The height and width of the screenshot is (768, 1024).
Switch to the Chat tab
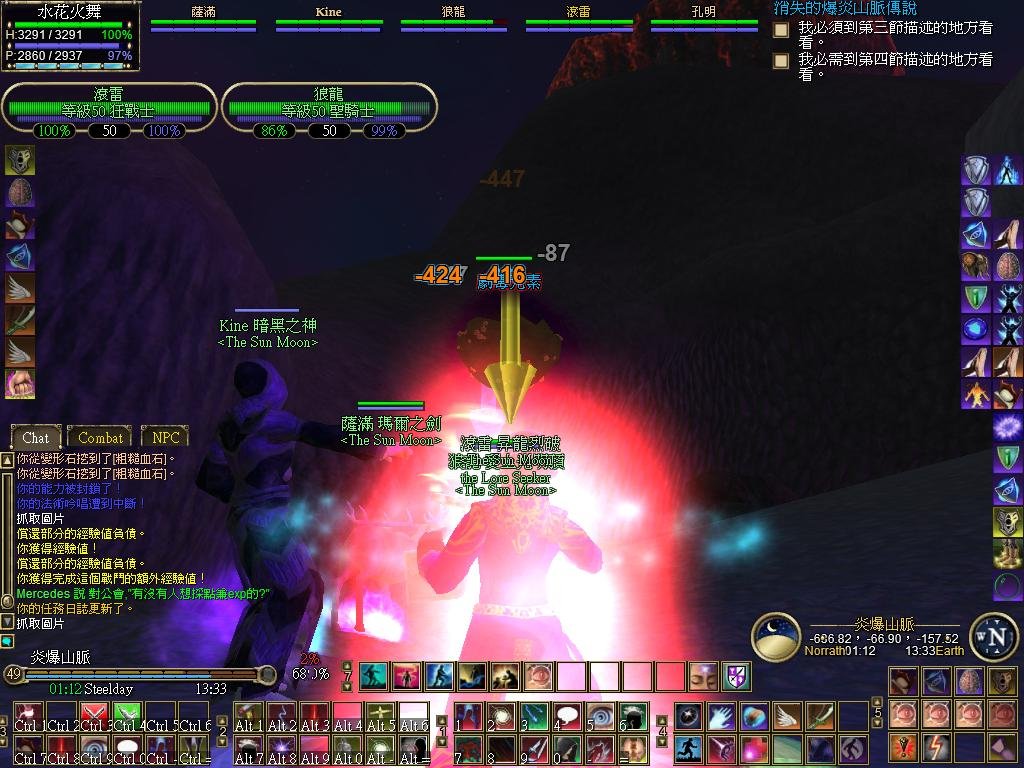[36, 437]
